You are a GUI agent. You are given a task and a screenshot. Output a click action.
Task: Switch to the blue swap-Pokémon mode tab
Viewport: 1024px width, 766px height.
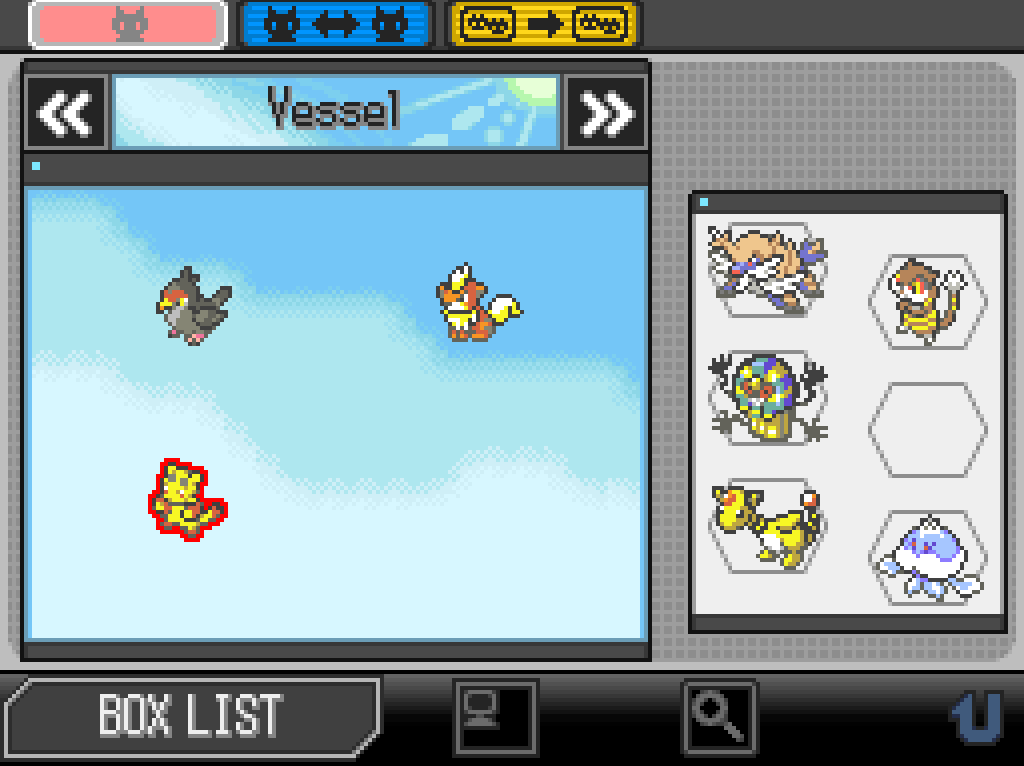(x=336, y=25)
